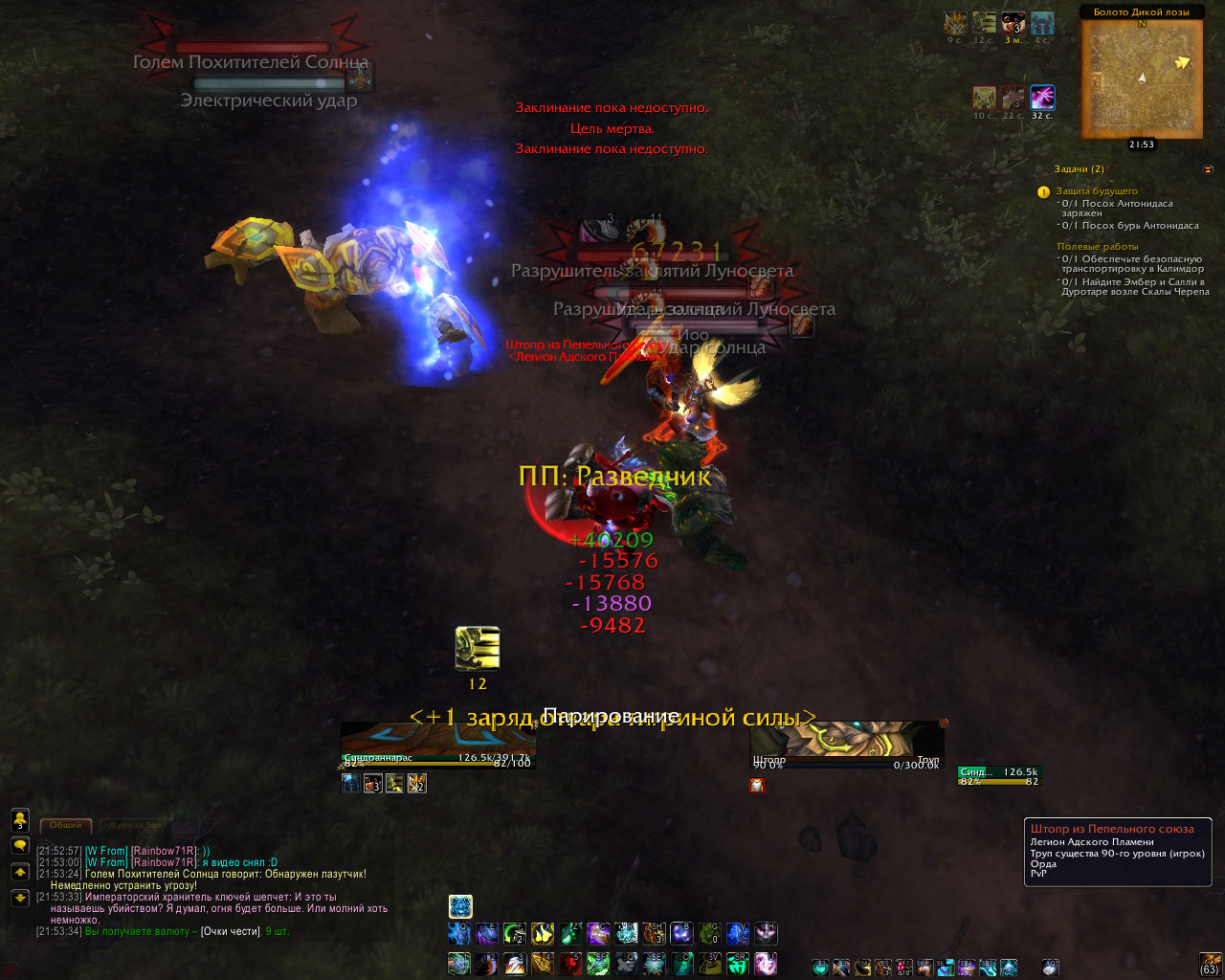Click the chat scroll-up arrow button
Image resolution: width=1225 pixels, height=980 pixels.
coord(19,872)
